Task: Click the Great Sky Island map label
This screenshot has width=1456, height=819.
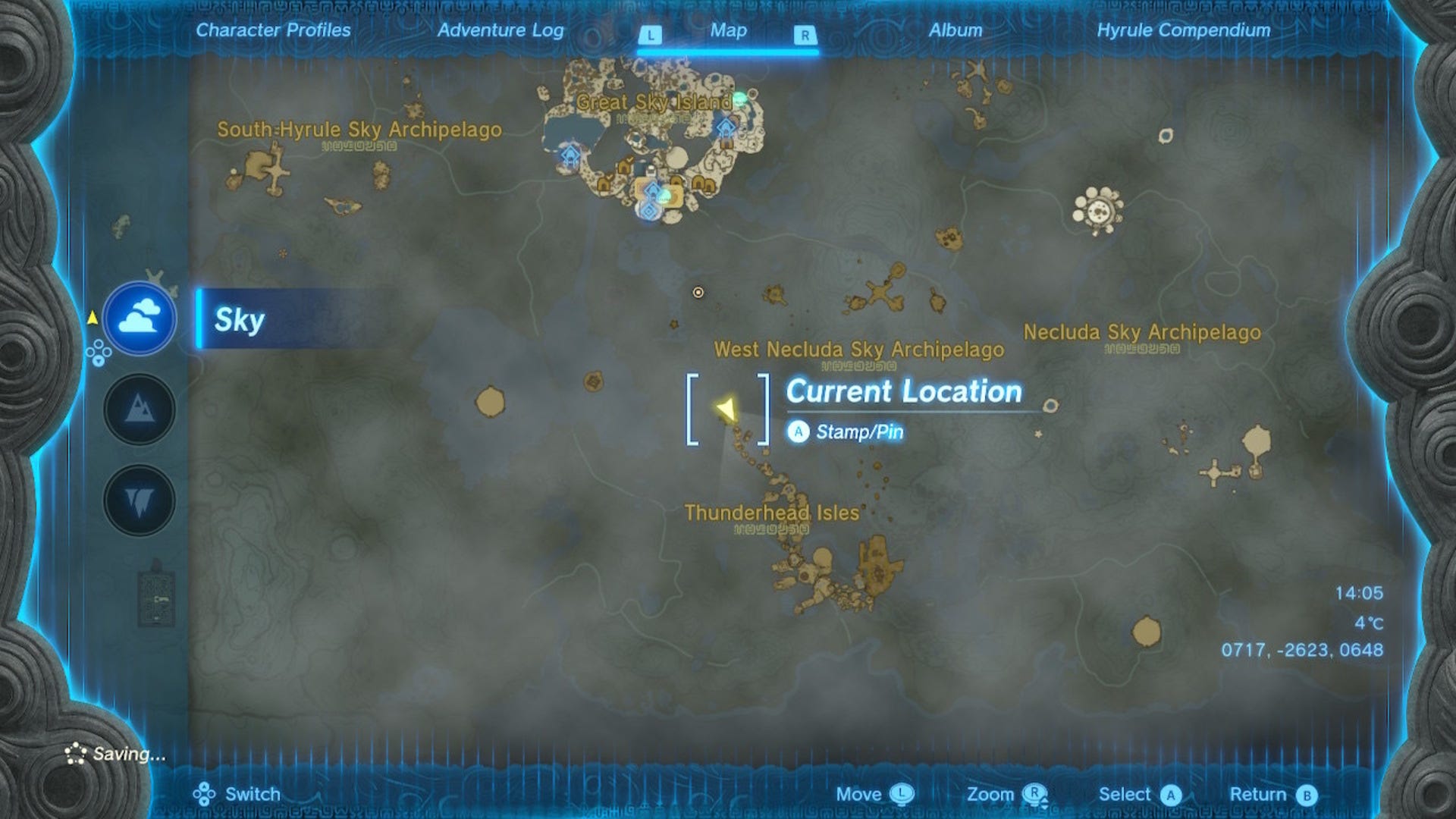Action: point(654,102)
